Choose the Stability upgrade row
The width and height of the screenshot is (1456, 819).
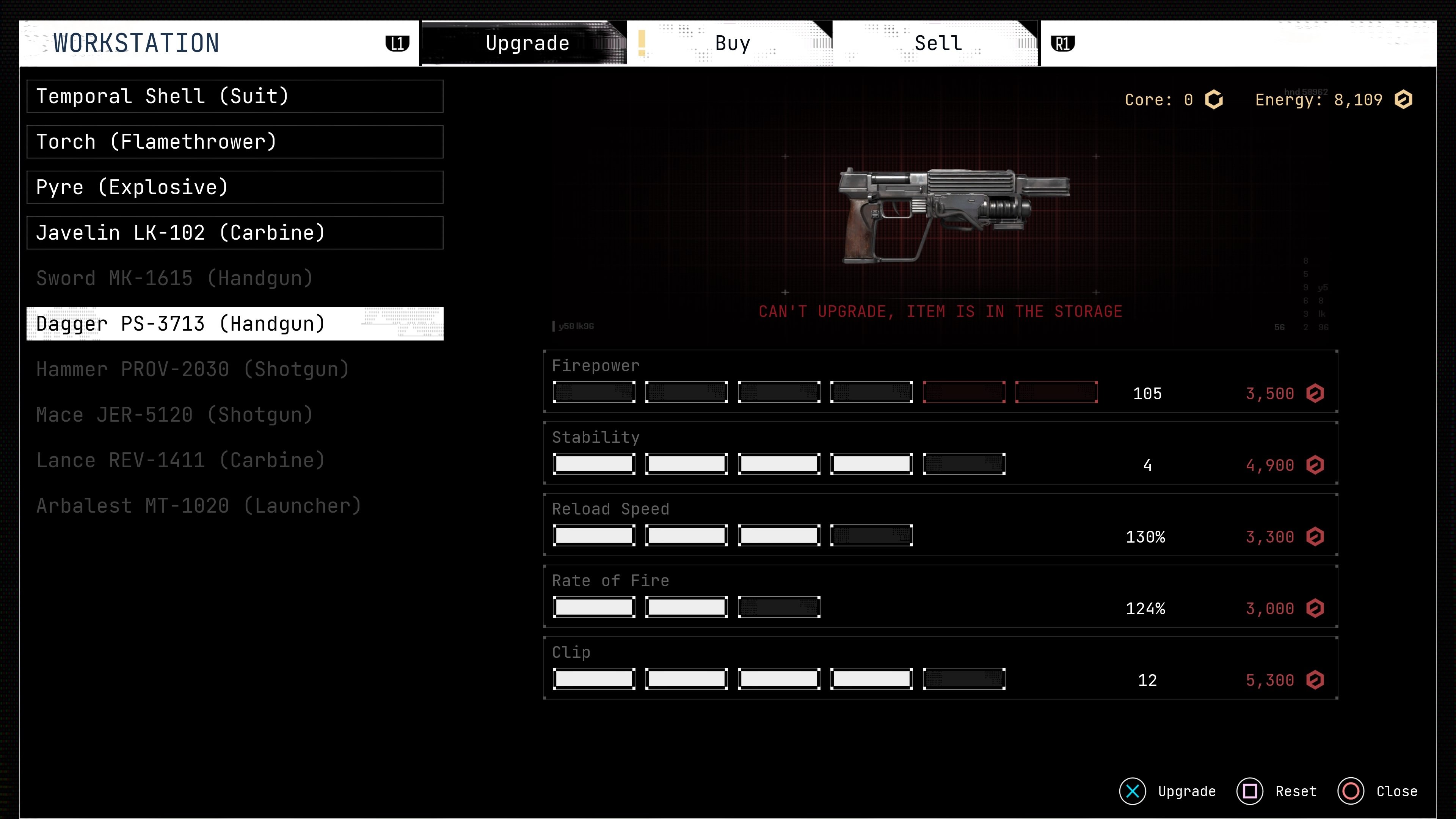(x=940, y=453)
